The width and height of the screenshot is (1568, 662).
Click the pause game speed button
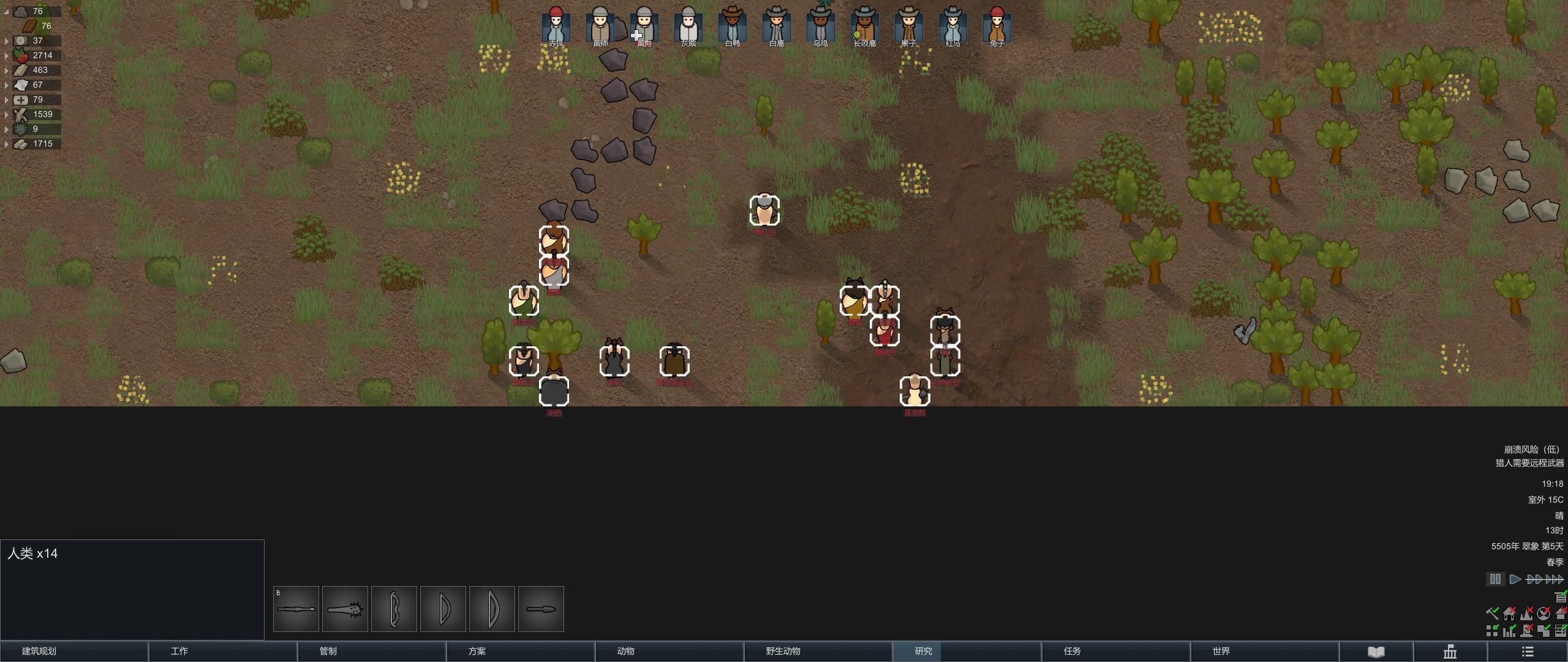[x=1495, y=579]
